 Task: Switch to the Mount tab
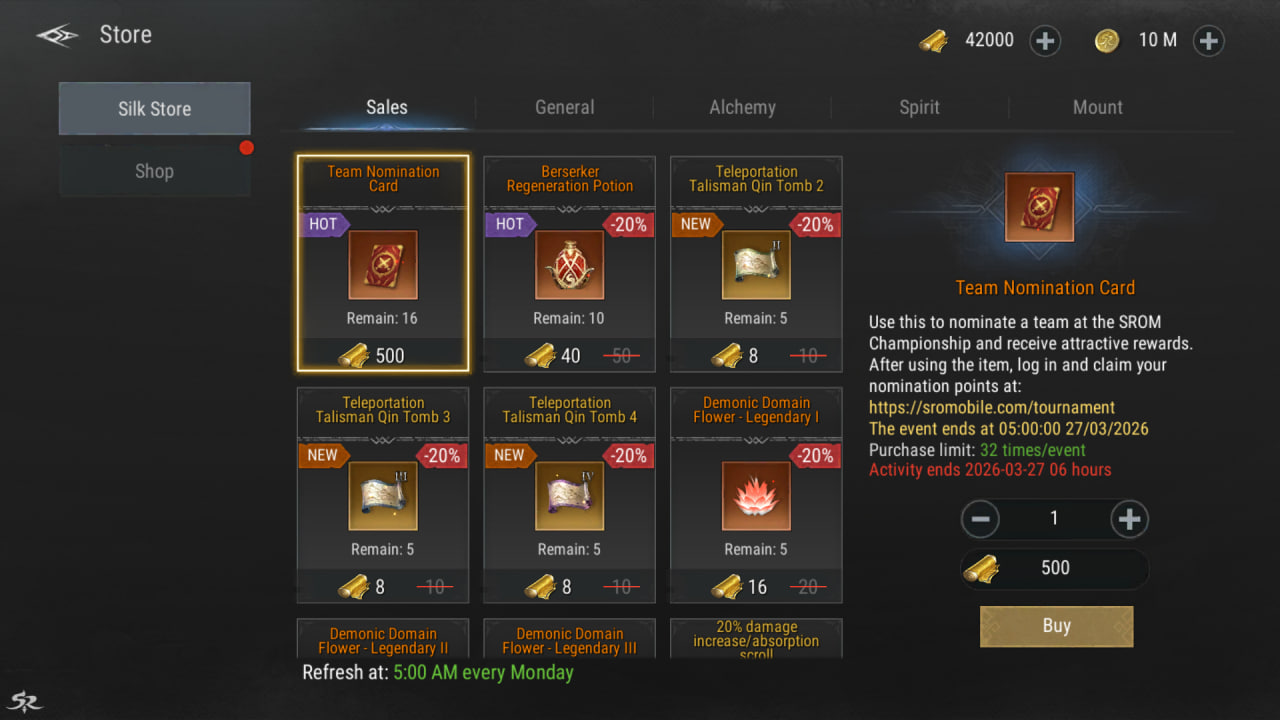(x=1097, y=108)
